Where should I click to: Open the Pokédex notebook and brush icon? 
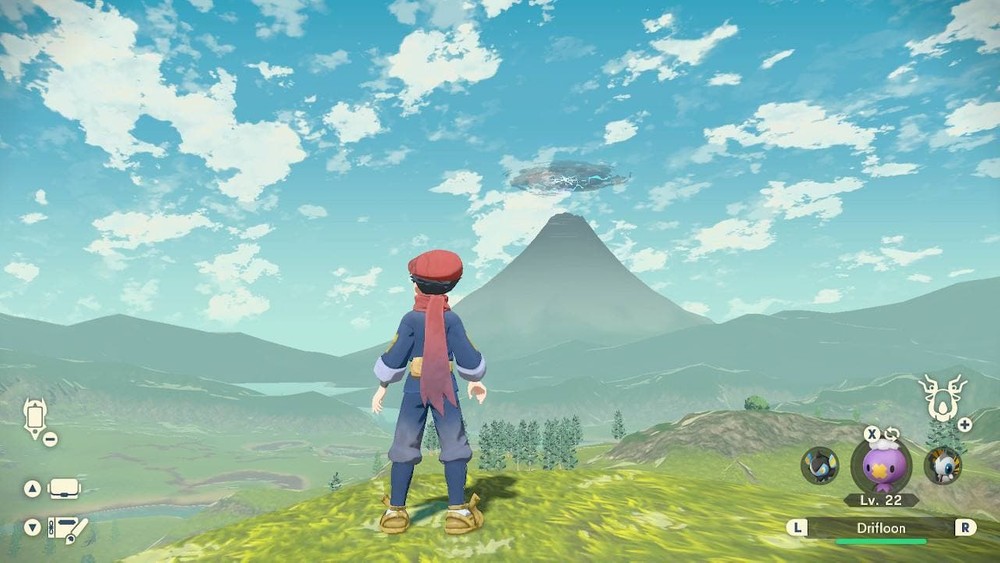[x=67, y=527]
